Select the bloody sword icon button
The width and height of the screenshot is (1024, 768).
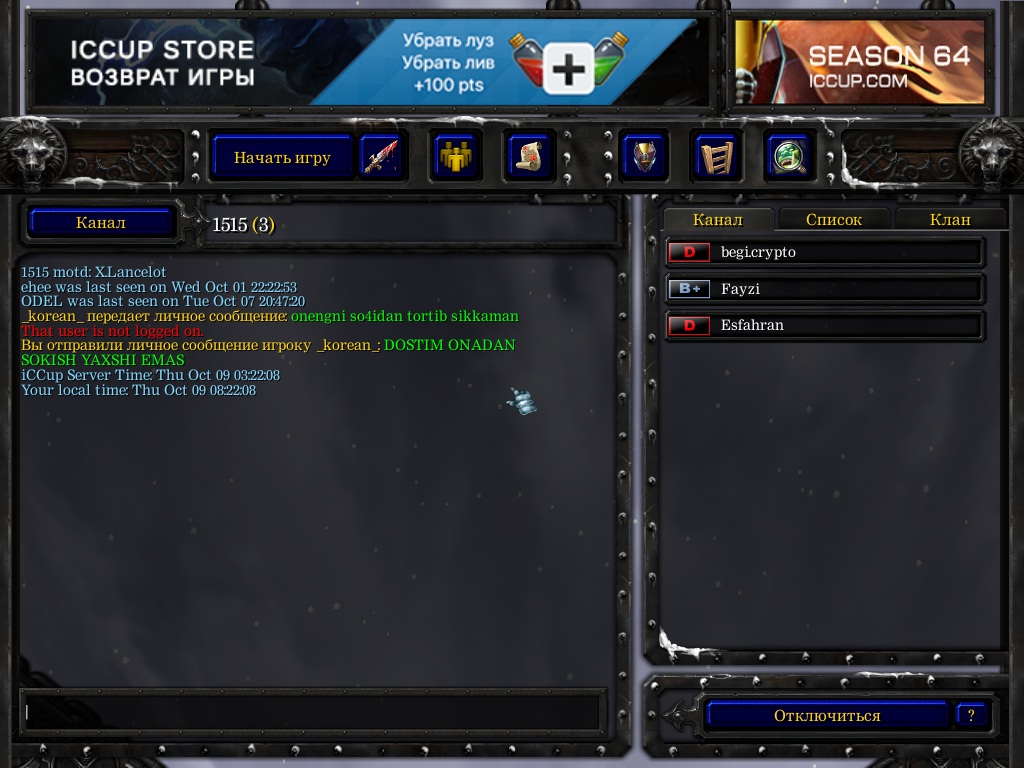point(380,157)
